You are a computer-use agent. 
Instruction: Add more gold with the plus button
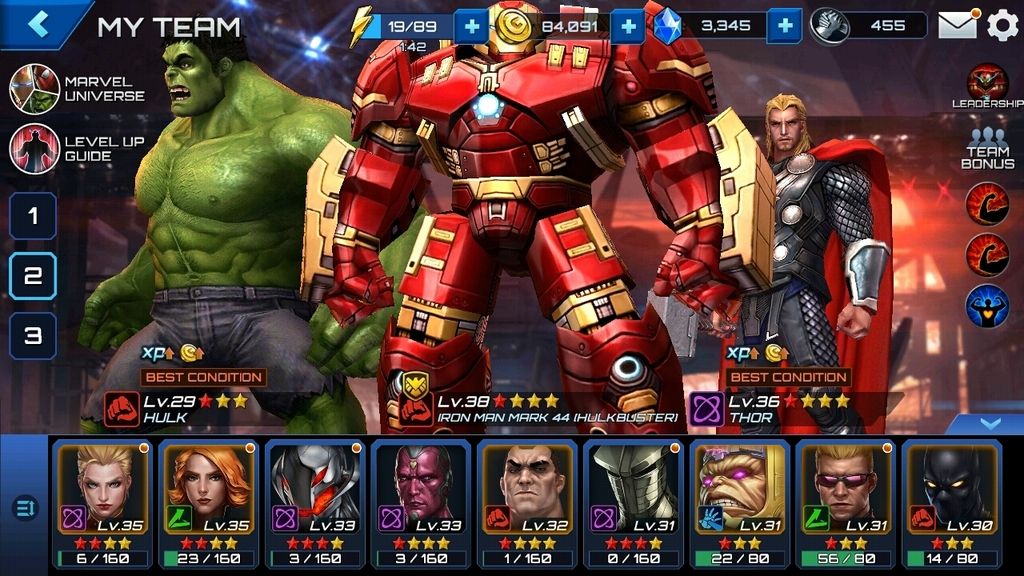(x=628, y=26)
